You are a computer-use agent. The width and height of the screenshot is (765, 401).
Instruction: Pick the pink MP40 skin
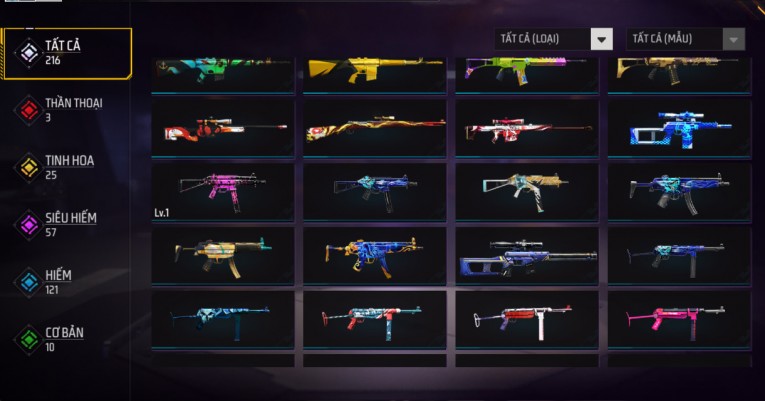point(679,318)
